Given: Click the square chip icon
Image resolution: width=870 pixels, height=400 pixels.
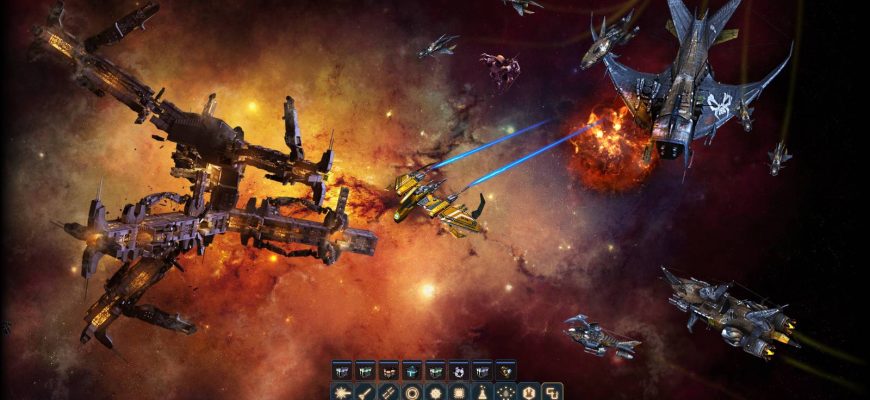Looking at the screenshot, I should [459, 392].
